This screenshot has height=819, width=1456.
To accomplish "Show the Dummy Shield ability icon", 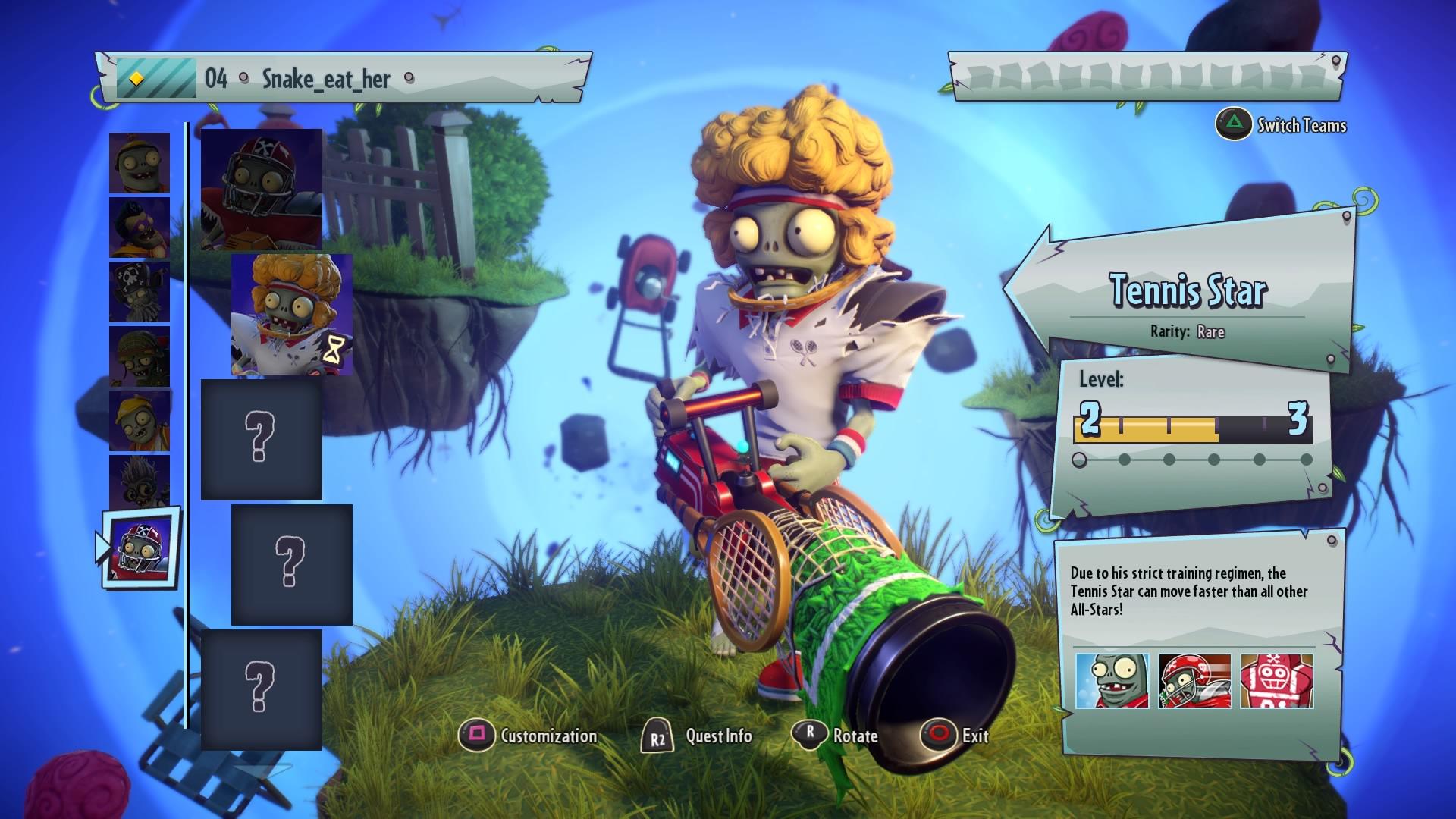I will (1277, 681).
